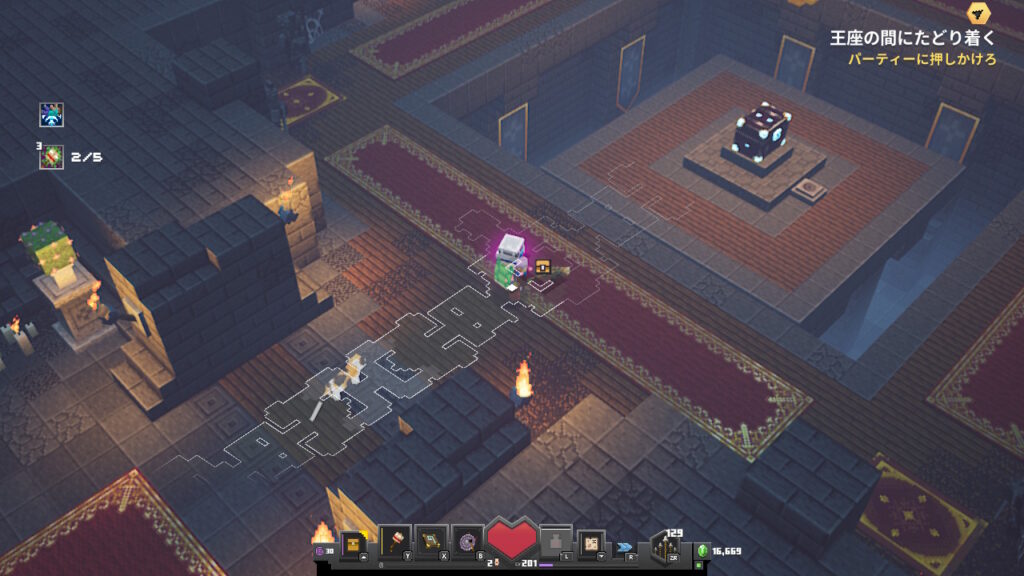Open the map icon in the hotbar
1024x576 pixels.
(x=592, y=543)
